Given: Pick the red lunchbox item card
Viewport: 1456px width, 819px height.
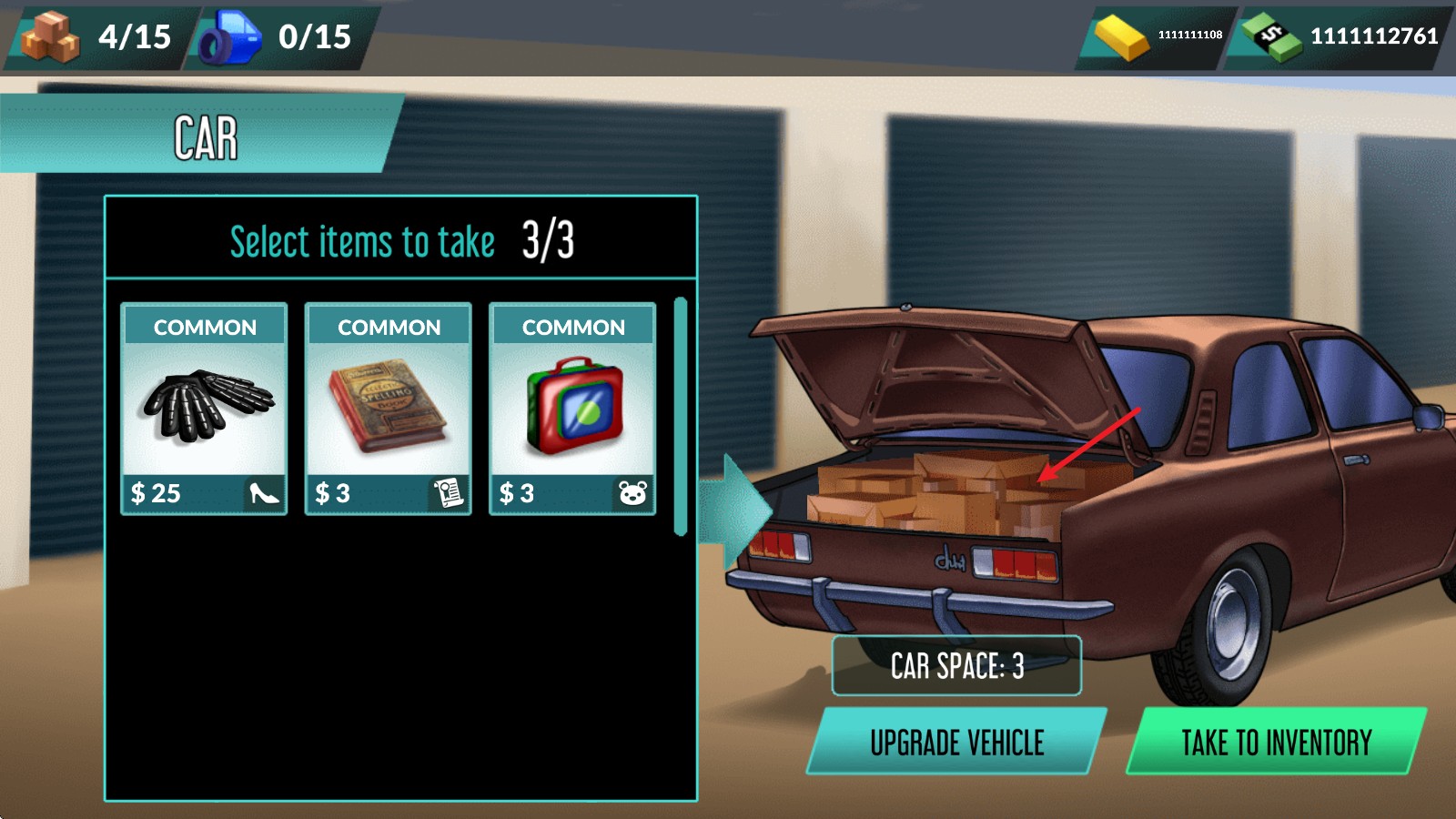Looking at the screenshot, I should pos(572,409).
